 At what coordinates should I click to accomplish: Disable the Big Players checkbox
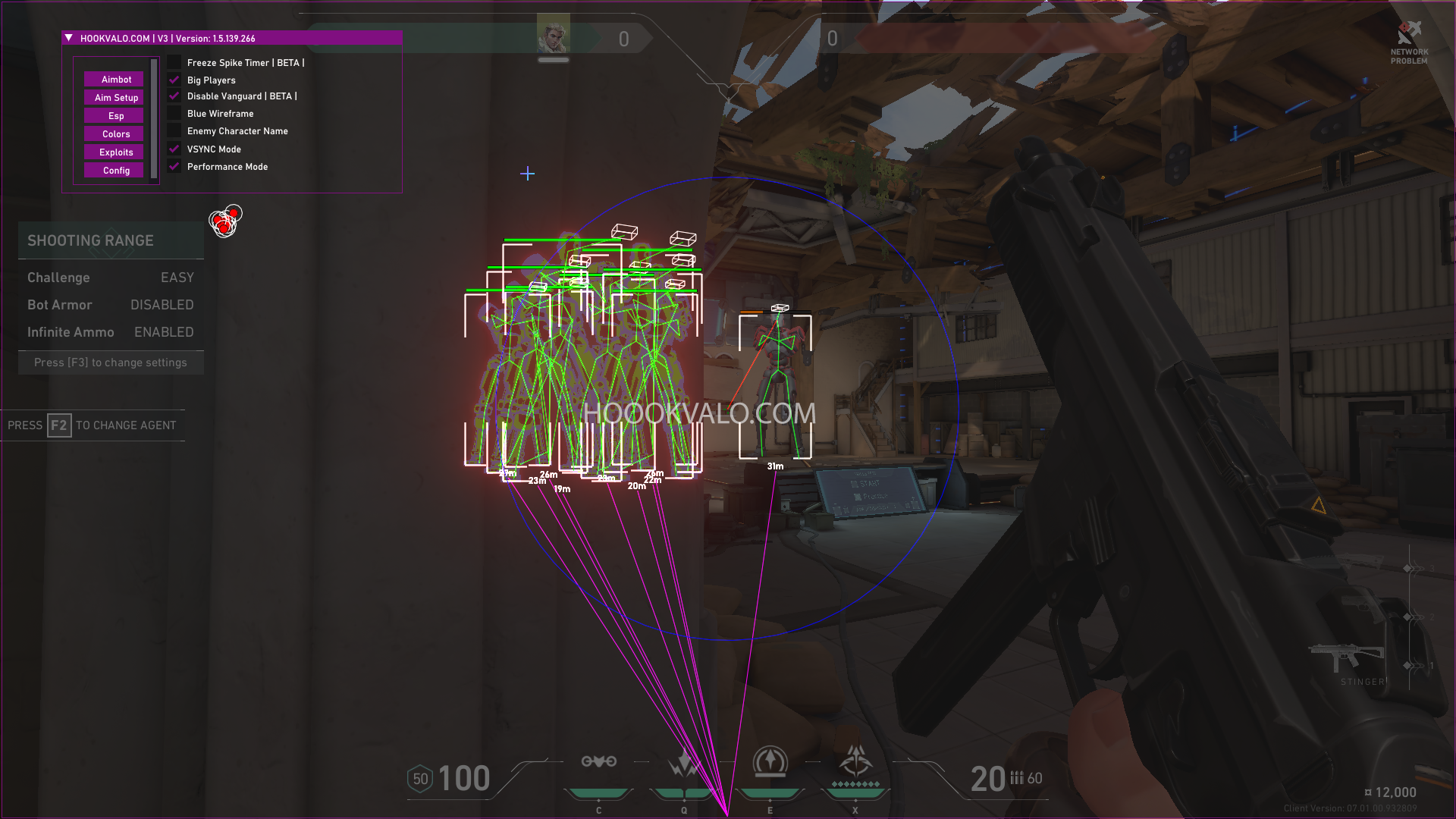click(174, 79)
